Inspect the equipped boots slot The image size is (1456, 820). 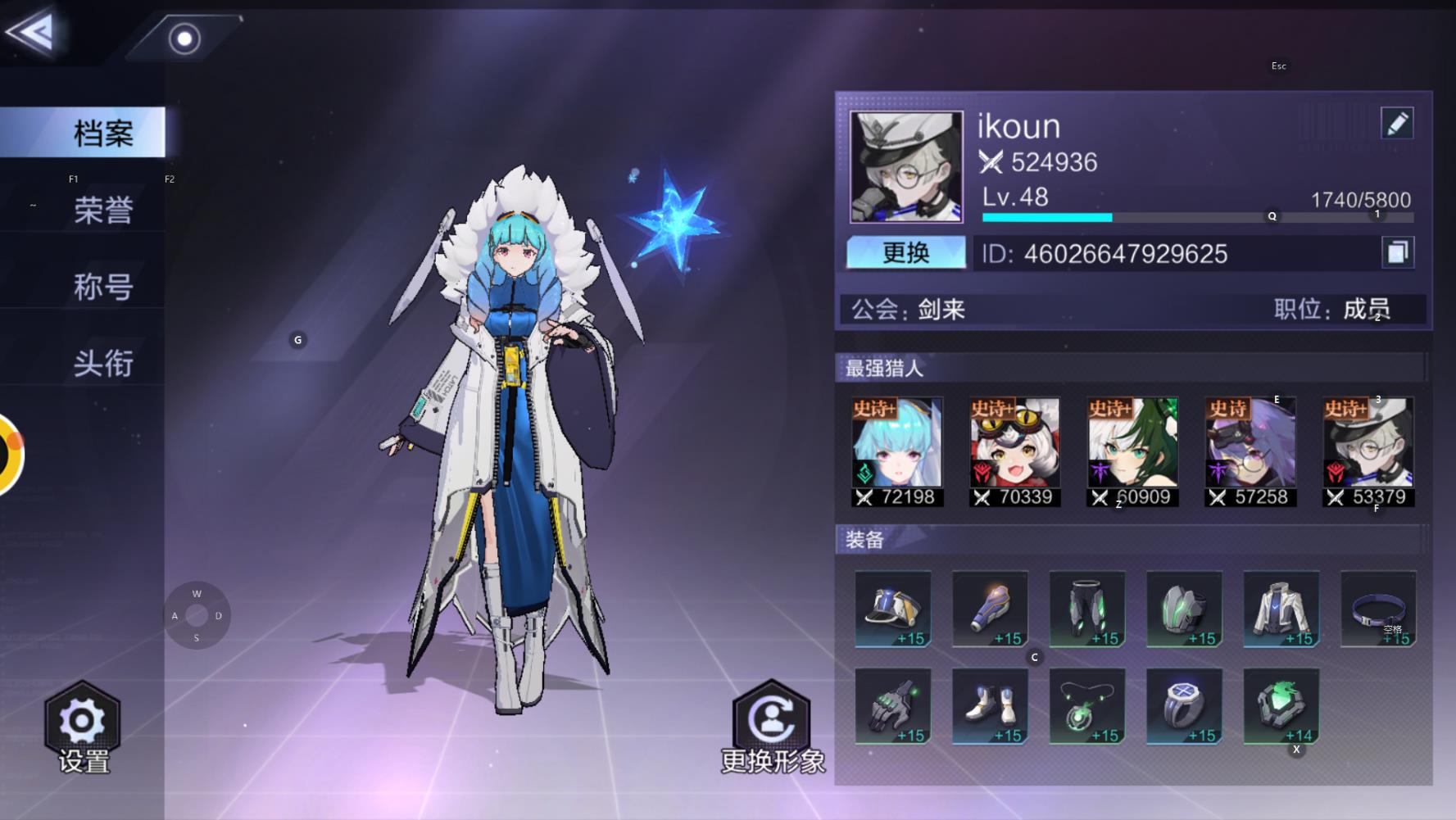pos(990,706)
